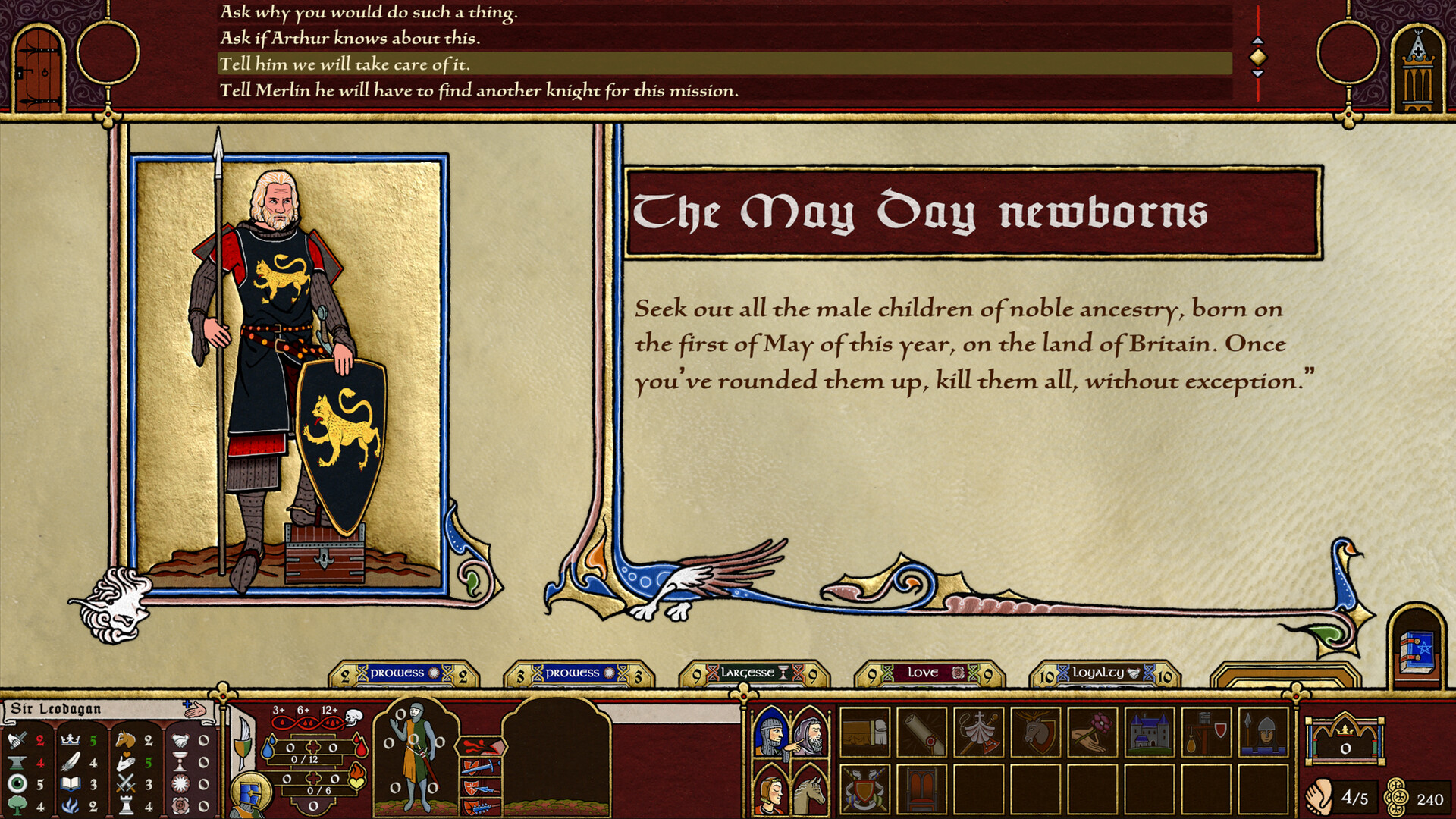Open the sealed scroll slot
Viewport: 1456px width, 819px height.
tap(921, 732)
